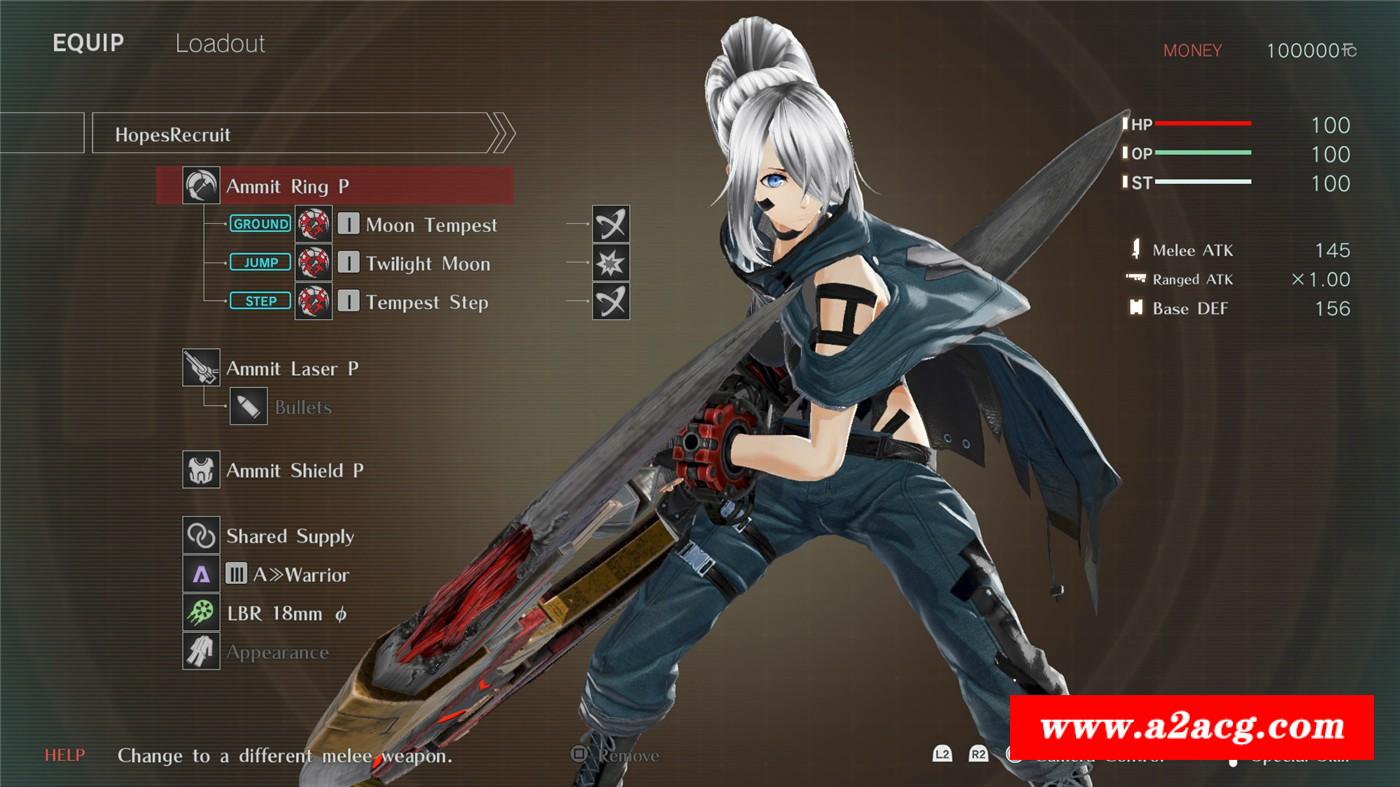Open the Ammit Laser P gun slot
The image size is (1400, 787).
(x=292, y=369)
